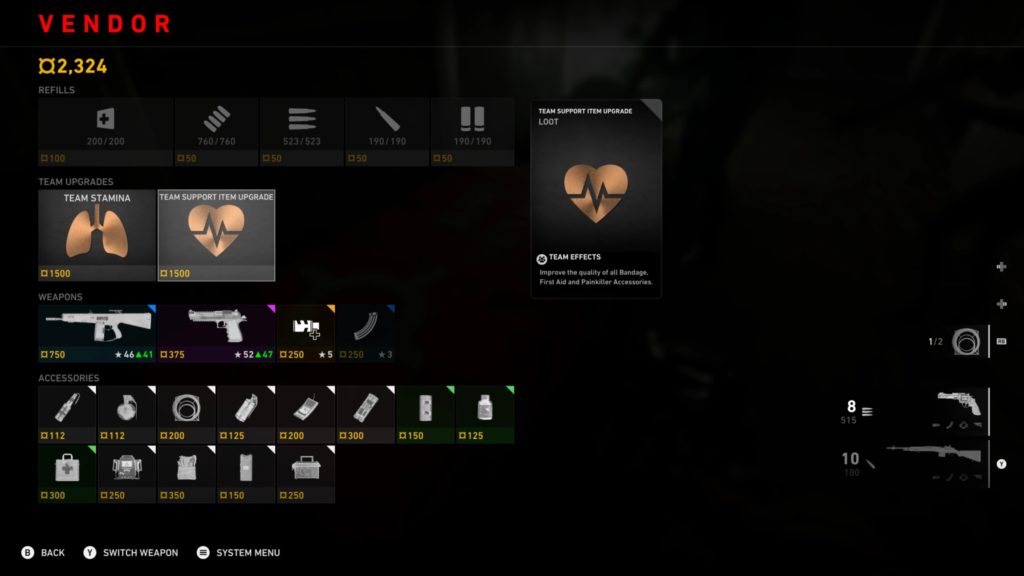The image size is (1024, 576).
Task: Purchase the pill bottle accessory
Action: pyautogui.click(x=485, y=414)
